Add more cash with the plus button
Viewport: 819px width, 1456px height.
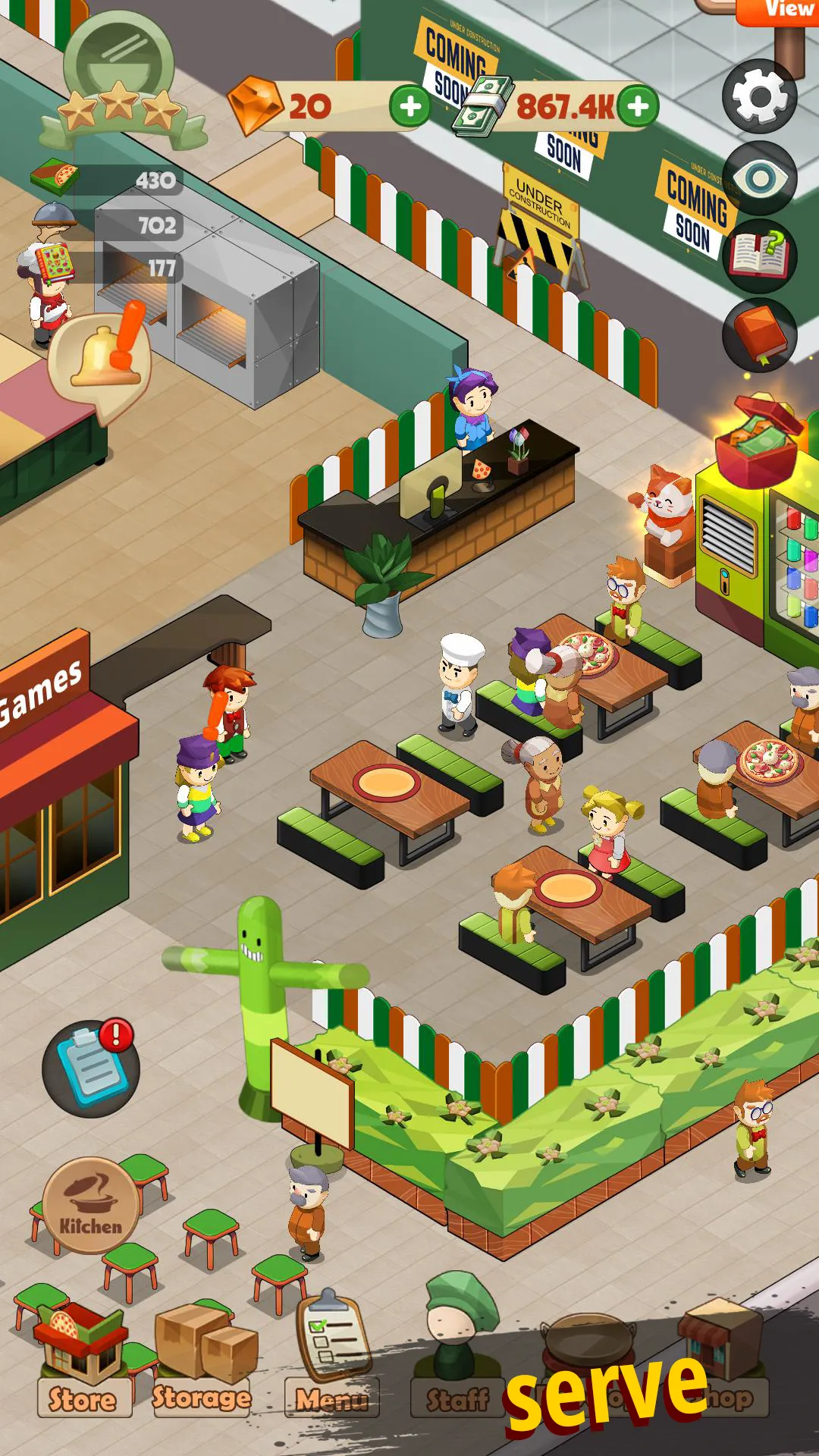[638, 106]
